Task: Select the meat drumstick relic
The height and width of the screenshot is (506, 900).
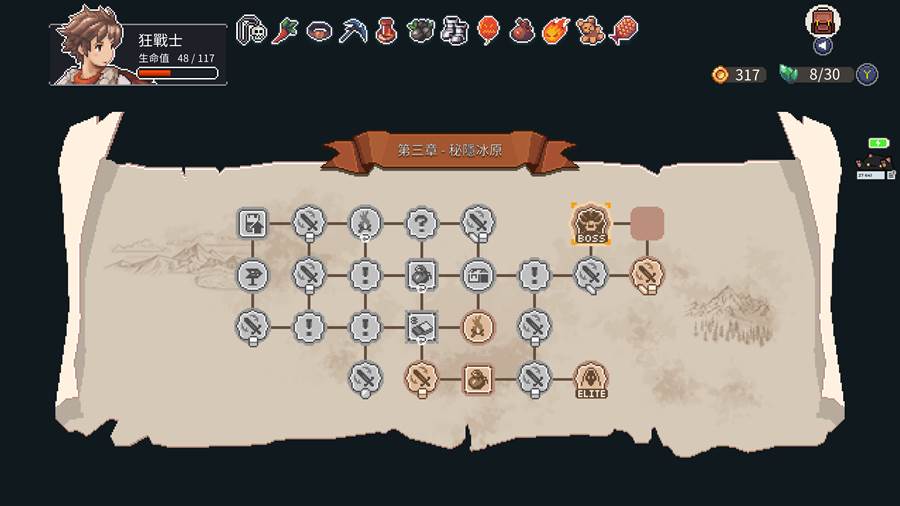Action: pyautogui.click(x=624, y=31)
